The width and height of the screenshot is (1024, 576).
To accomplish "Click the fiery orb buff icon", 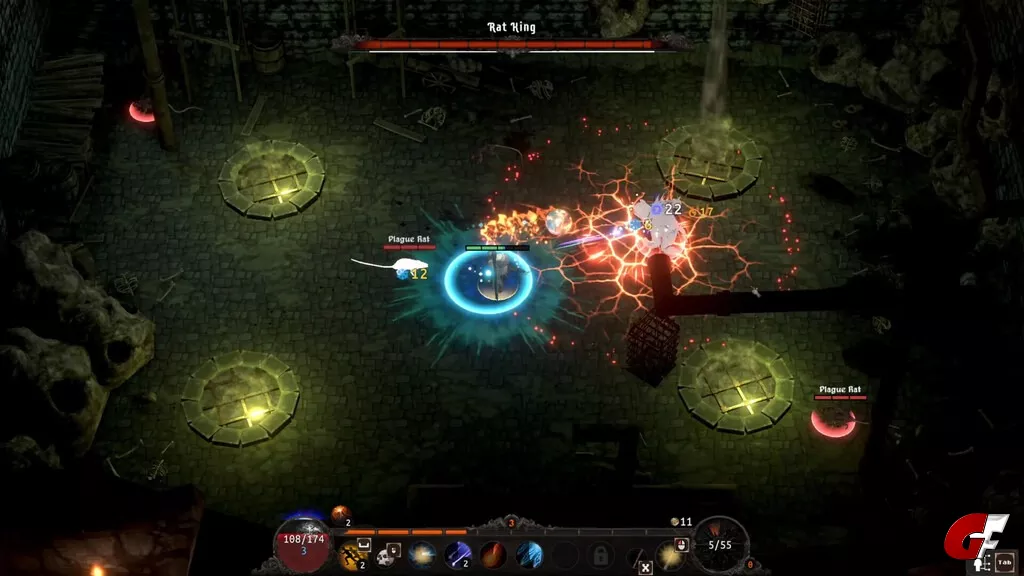I will [341, 514].
